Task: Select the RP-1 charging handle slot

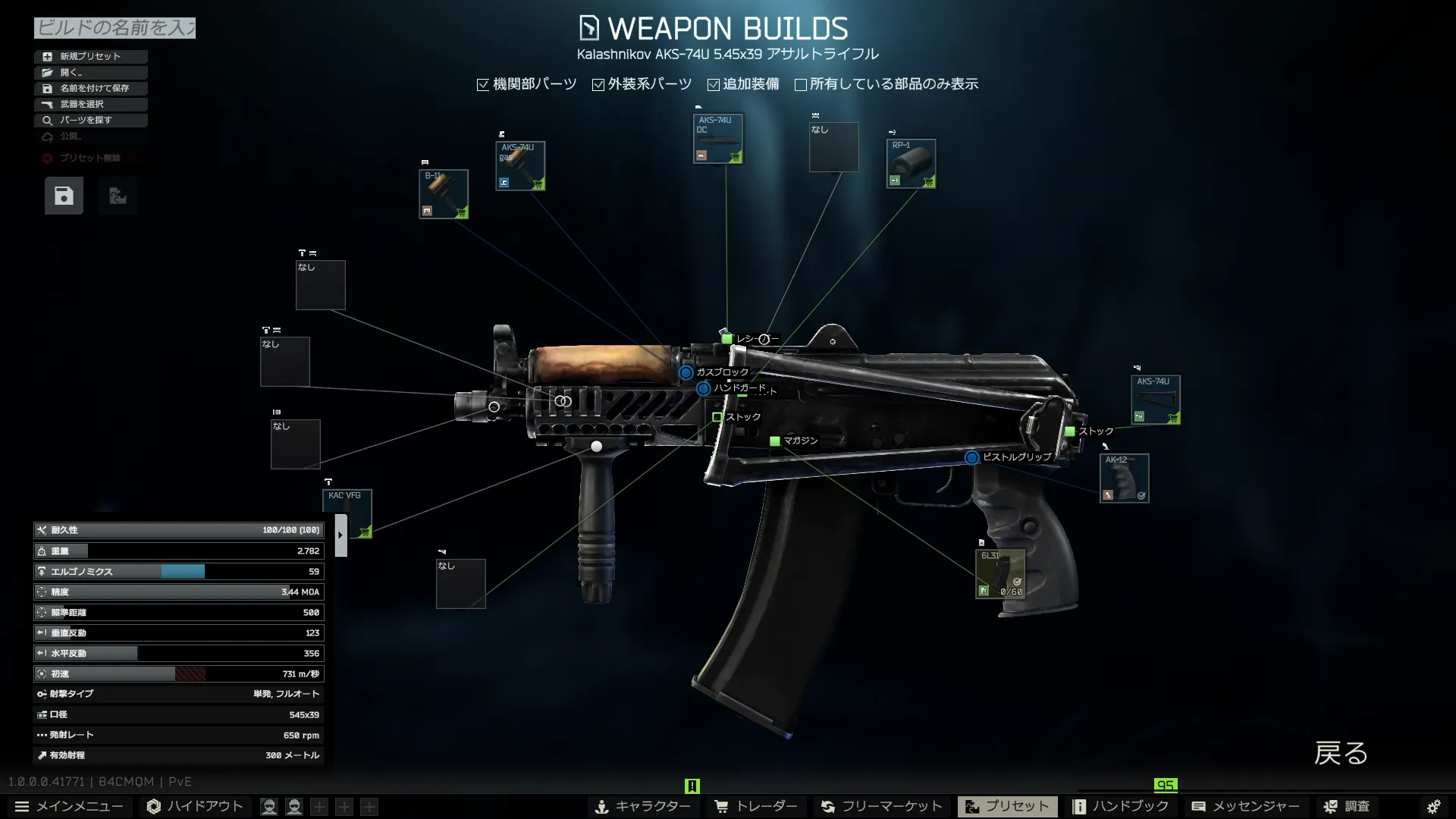Action: pyautogui.click(x=911, y=163)
